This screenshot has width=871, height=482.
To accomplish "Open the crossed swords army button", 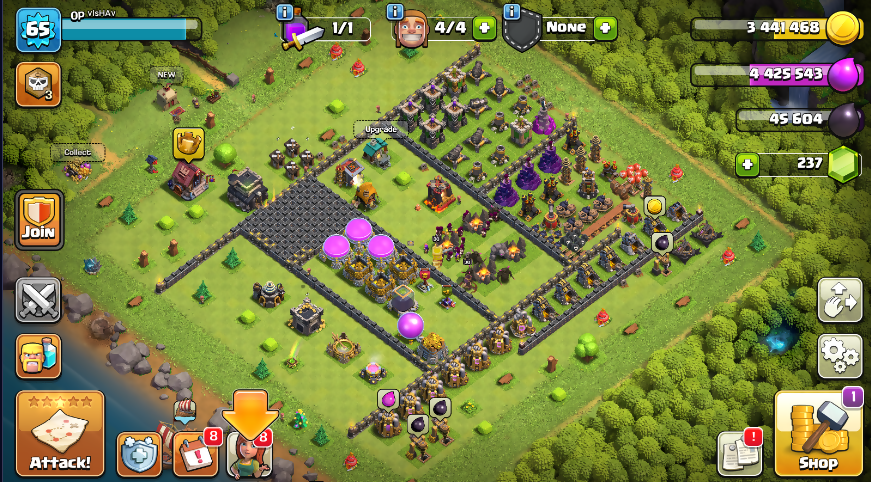I will [x=38, y=300].
